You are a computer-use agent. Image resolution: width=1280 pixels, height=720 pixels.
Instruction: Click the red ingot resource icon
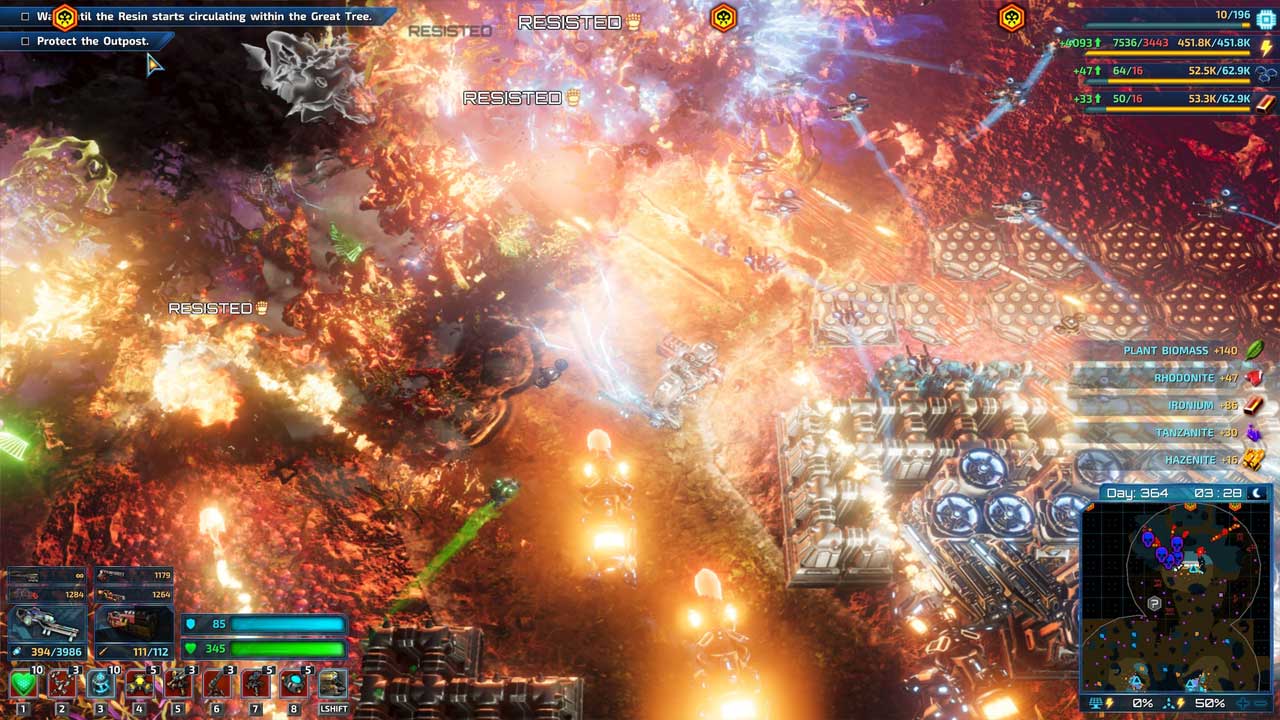click(1266, 101)
